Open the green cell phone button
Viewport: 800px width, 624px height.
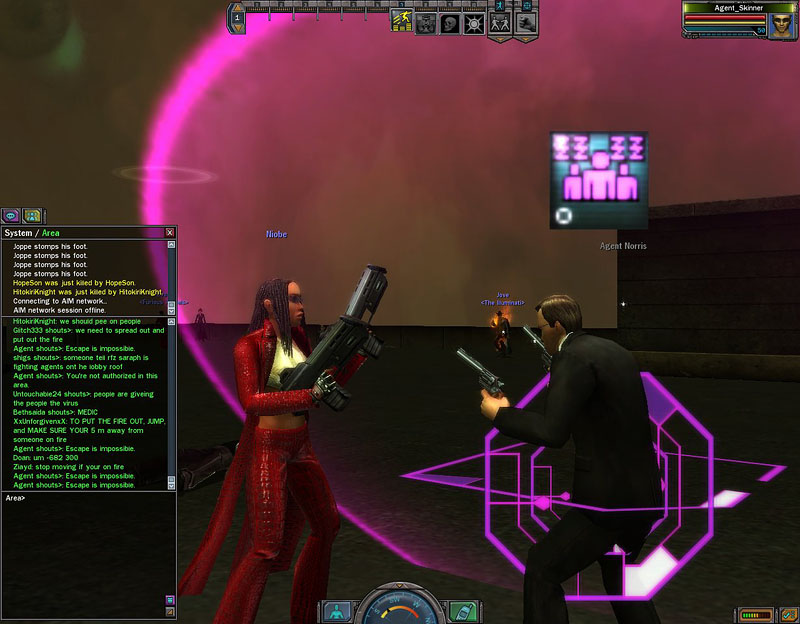pyautogui.click(x=461, y=610)
